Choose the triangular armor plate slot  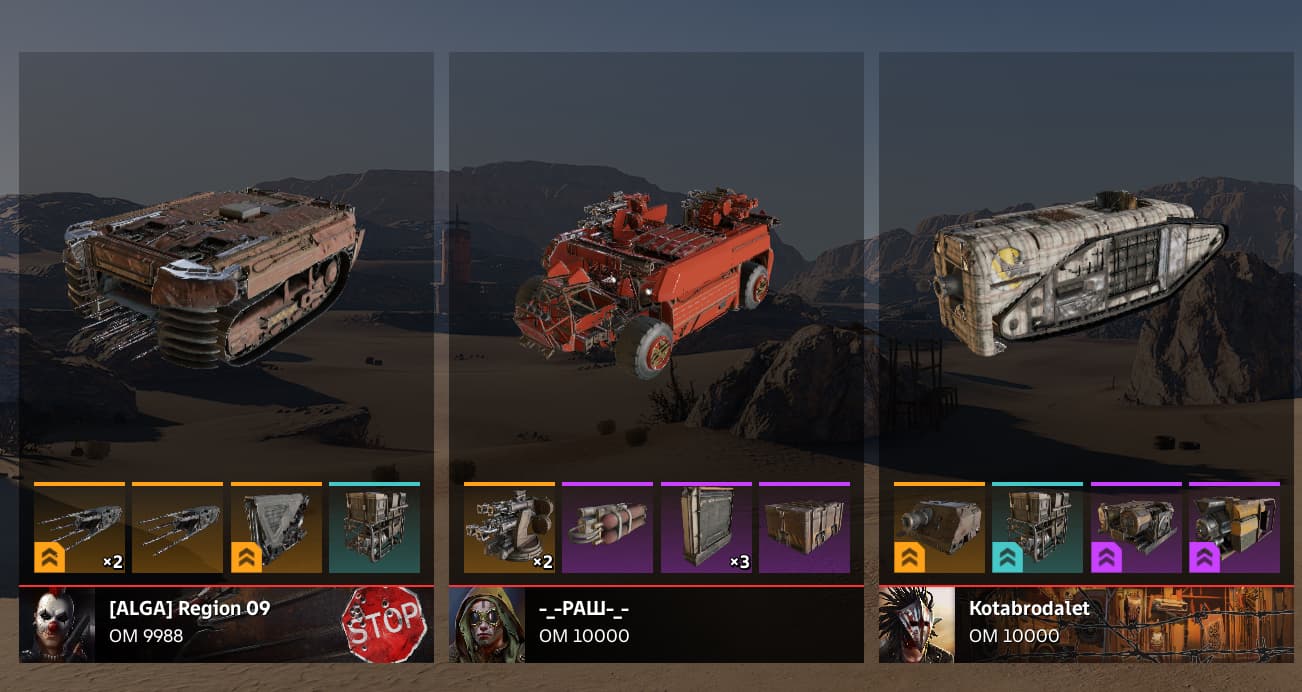(x=276, y=528)
